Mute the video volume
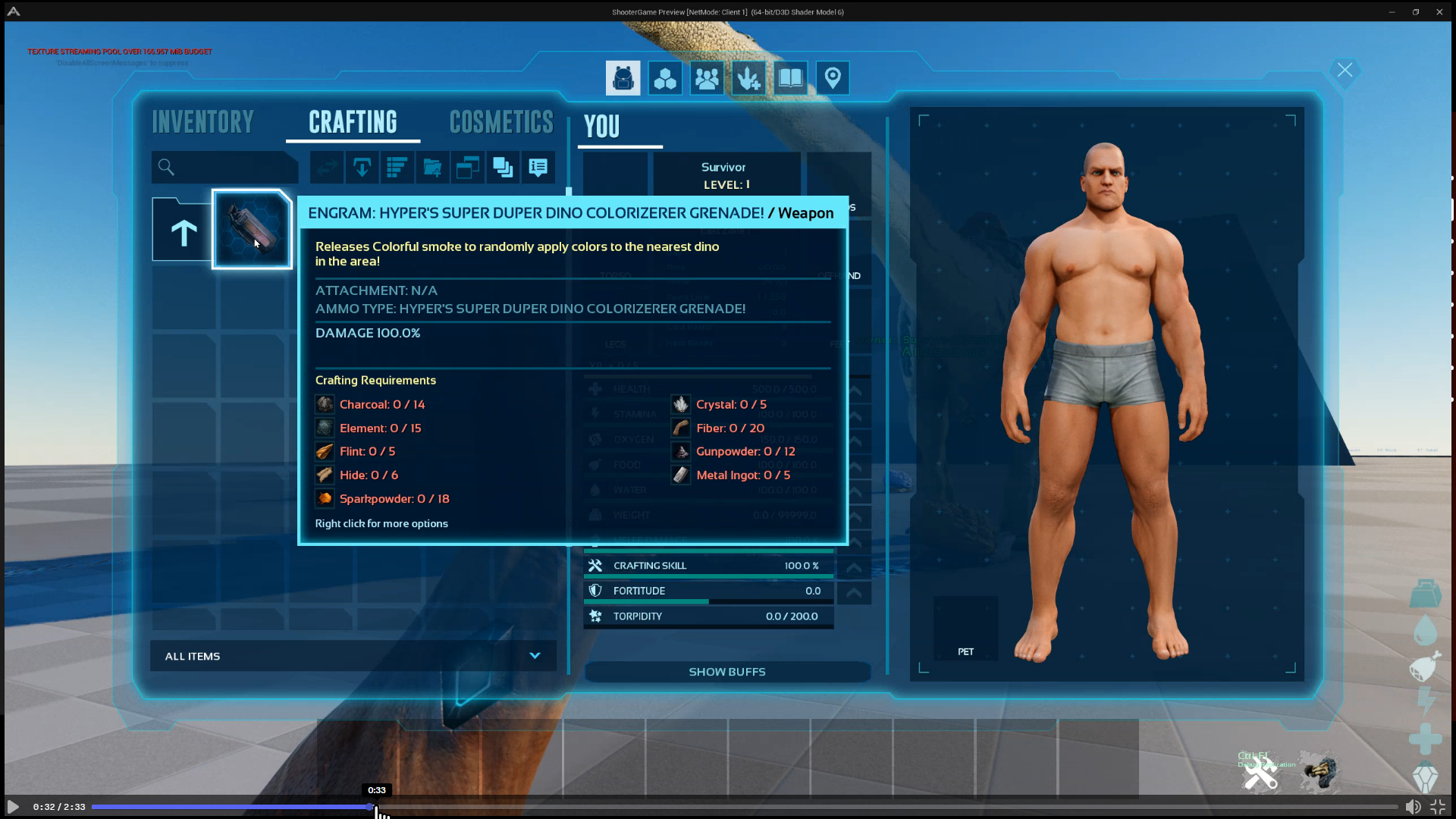1456x819 pixels. [x=1413, y=807]
